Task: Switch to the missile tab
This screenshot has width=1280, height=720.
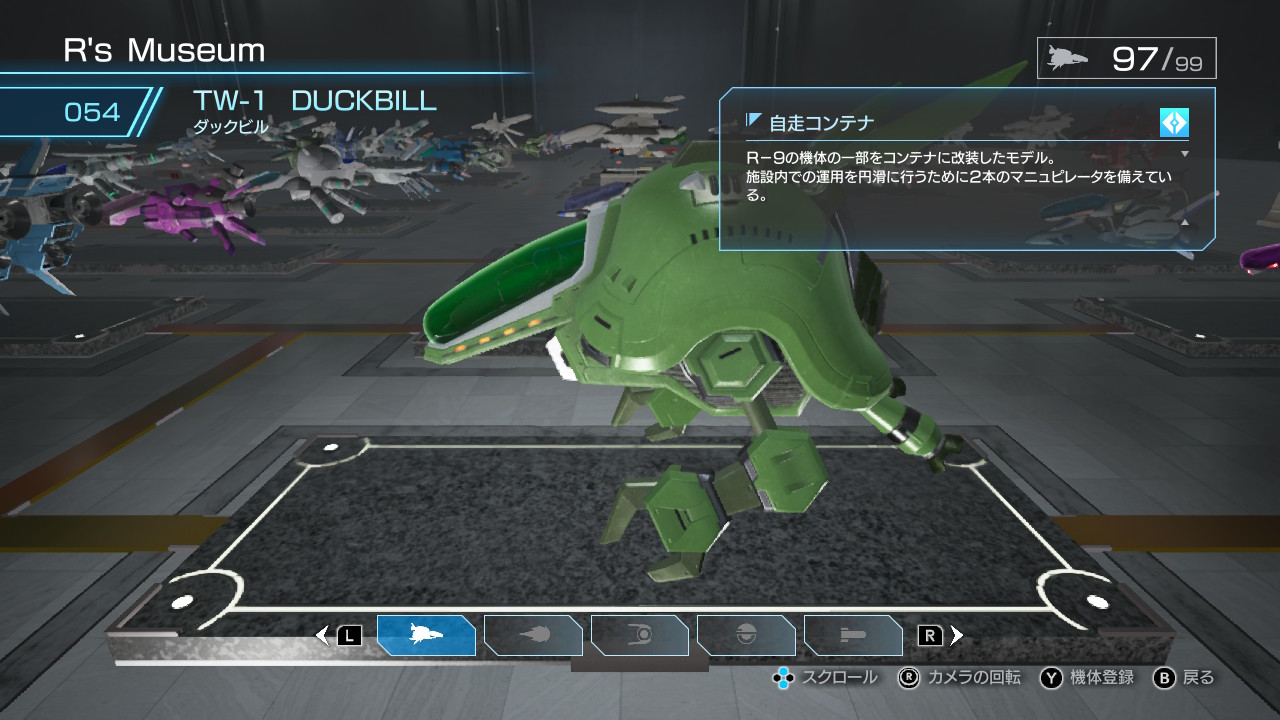Action: [853, 635]
